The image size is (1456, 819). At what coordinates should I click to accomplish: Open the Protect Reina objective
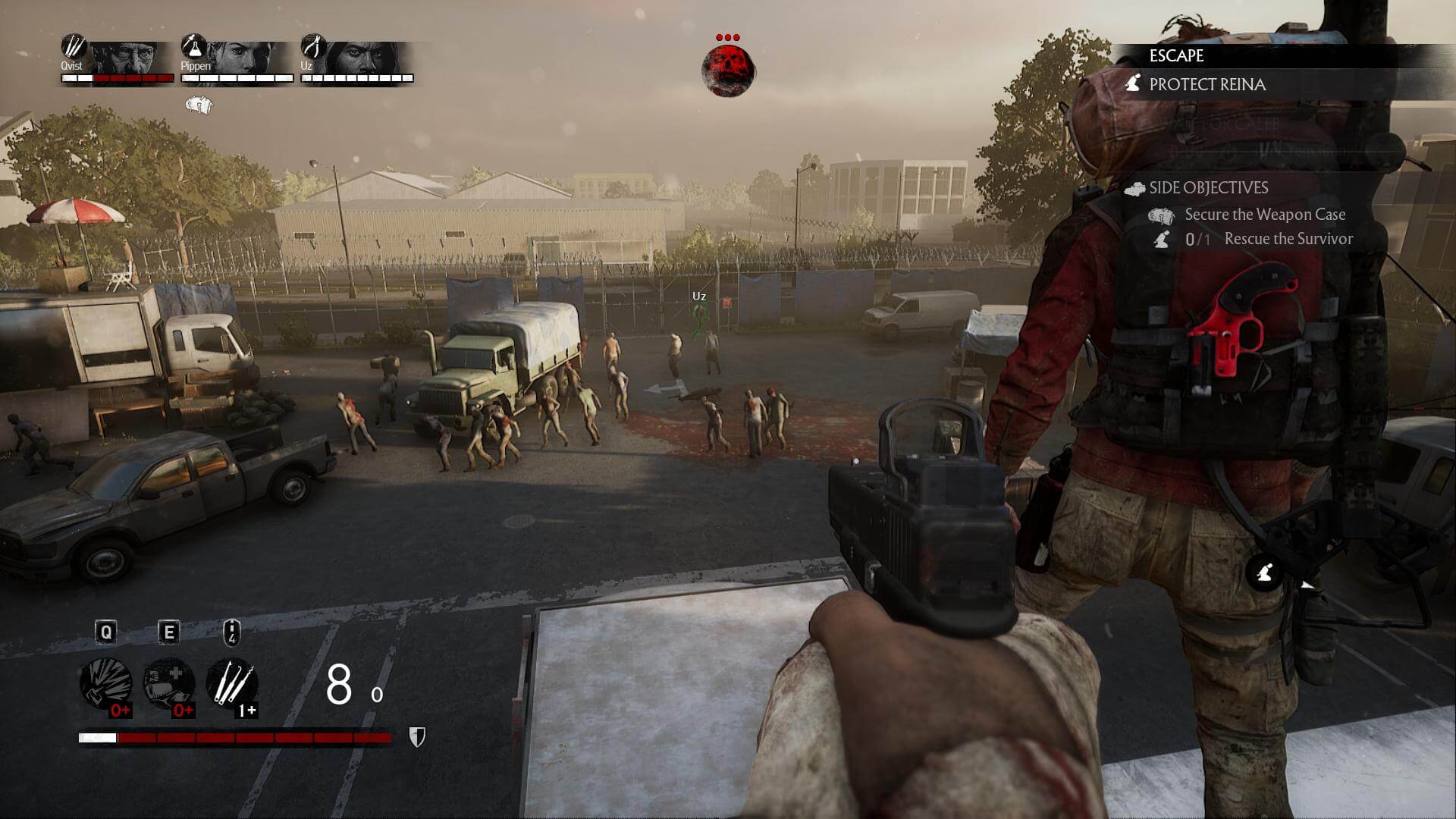1207,84
